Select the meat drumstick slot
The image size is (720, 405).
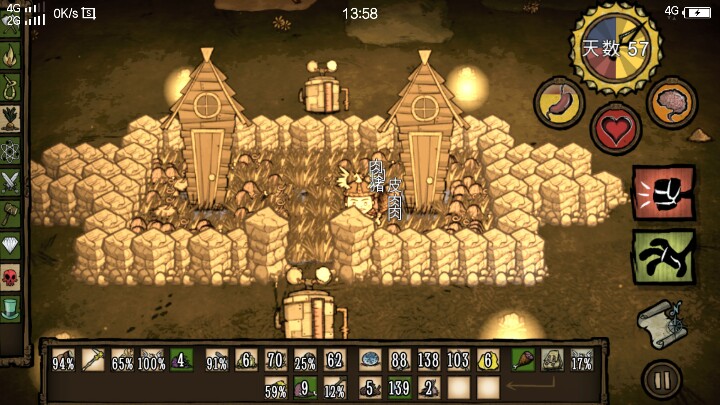522,360
